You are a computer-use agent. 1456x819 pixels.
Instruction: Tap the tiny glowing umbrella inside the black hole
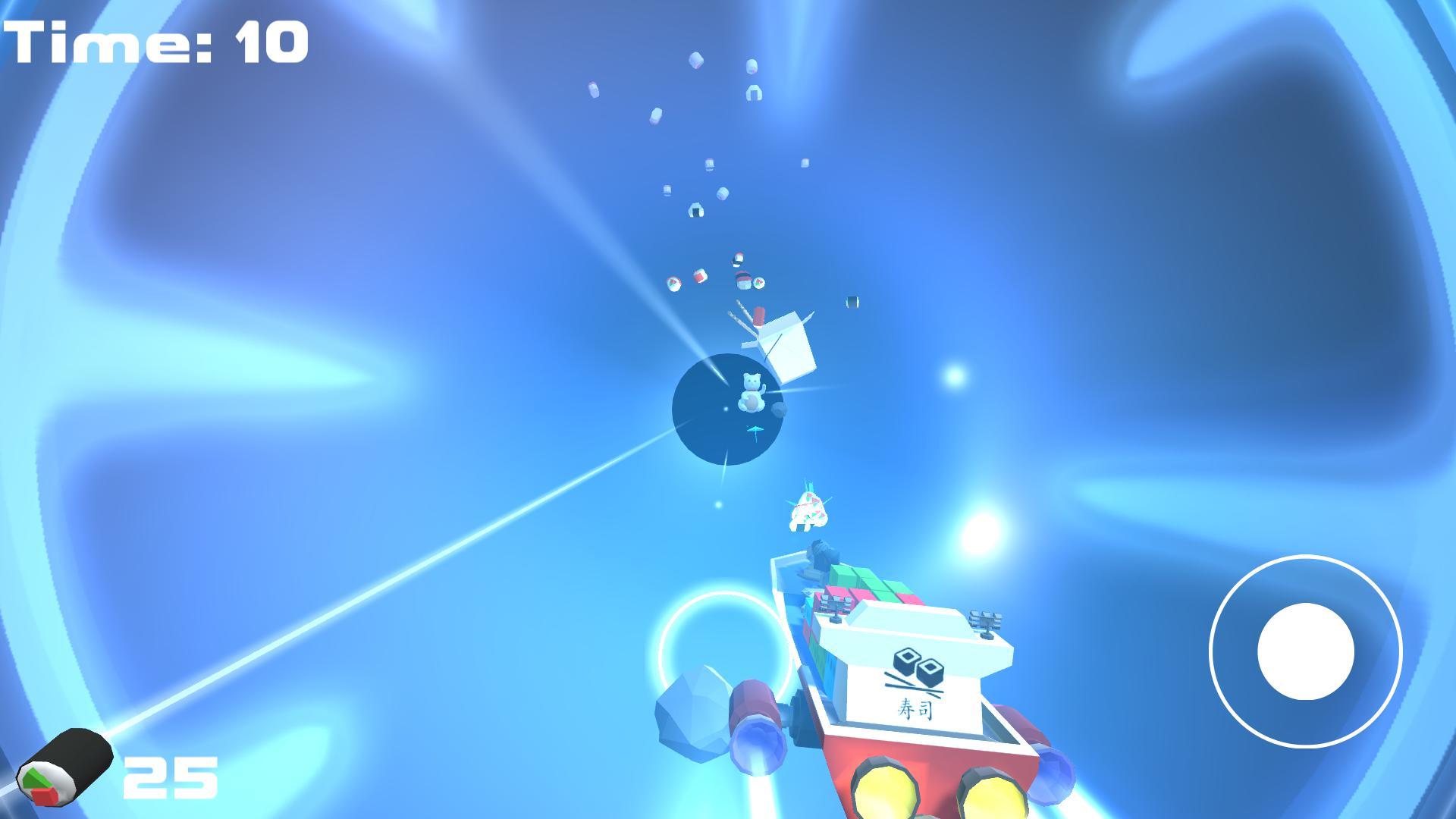coord(755,430)
